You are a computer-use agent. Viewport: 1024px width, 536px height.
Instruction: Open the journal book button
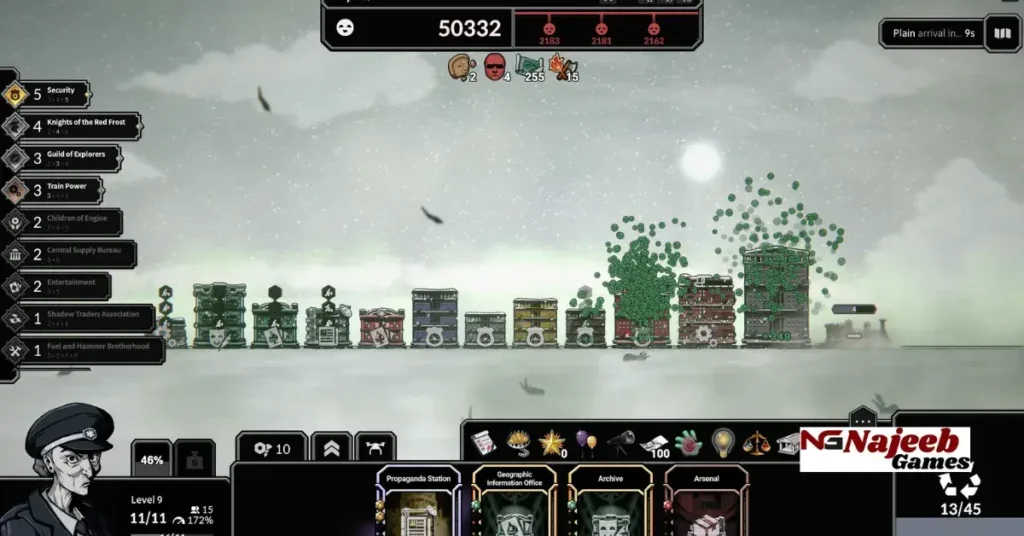1002,33
